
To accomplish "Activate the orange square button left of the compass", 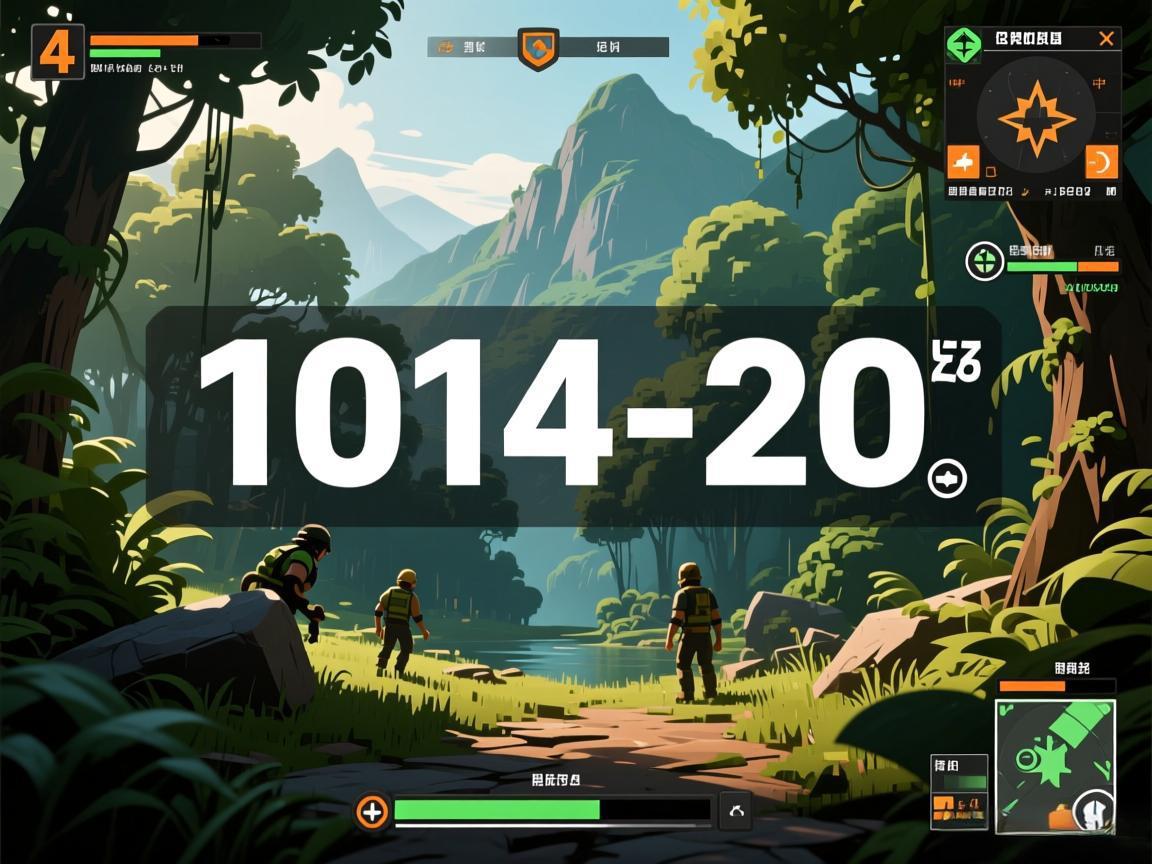I will 963,161.
